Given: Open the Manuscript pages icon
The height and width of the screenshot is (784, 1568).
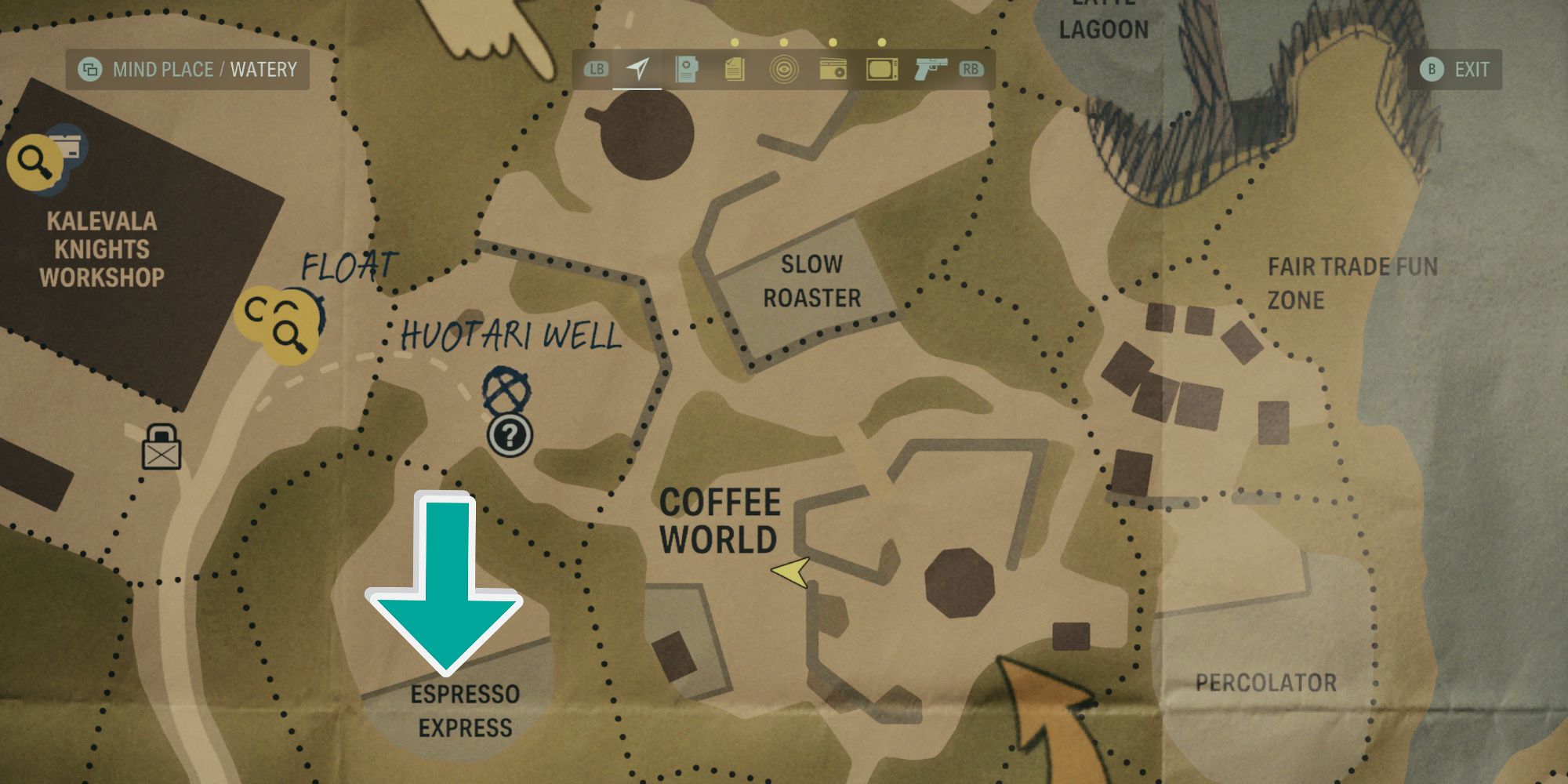Looking at the screenshot, I should point(733,71).
